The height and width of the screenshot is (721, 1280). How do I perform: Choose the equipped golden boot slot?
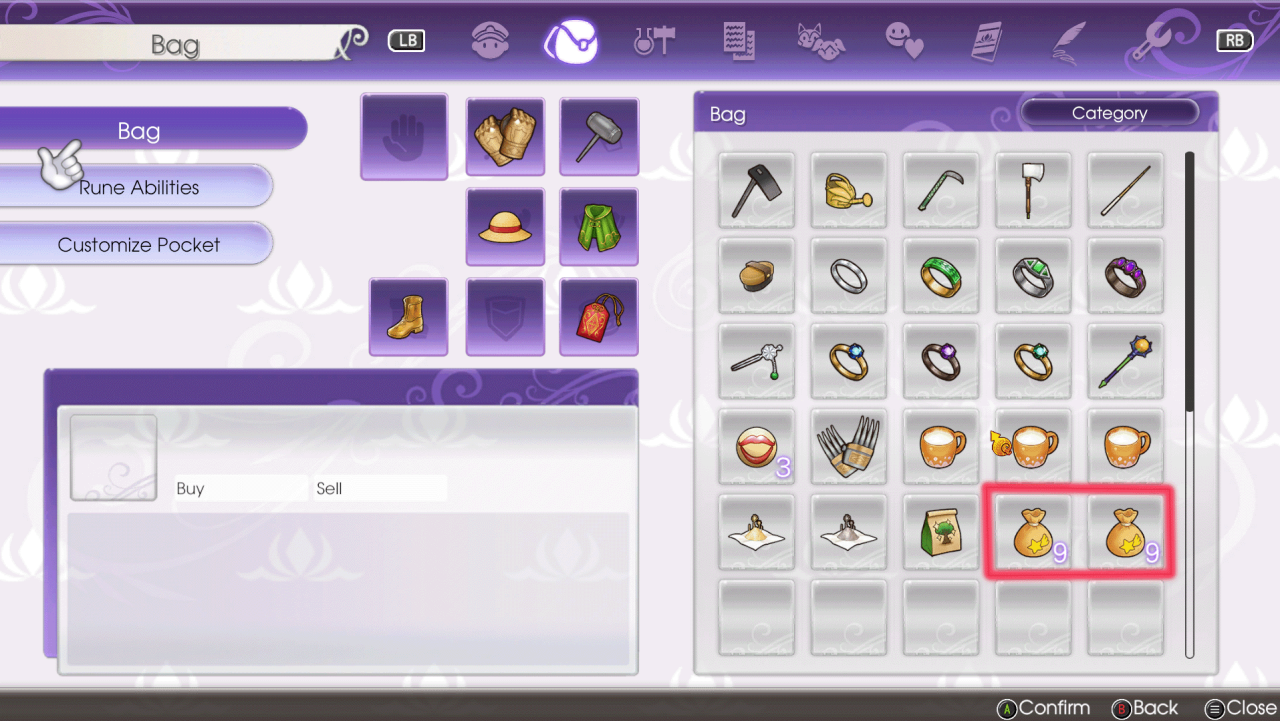pos(408,317)
